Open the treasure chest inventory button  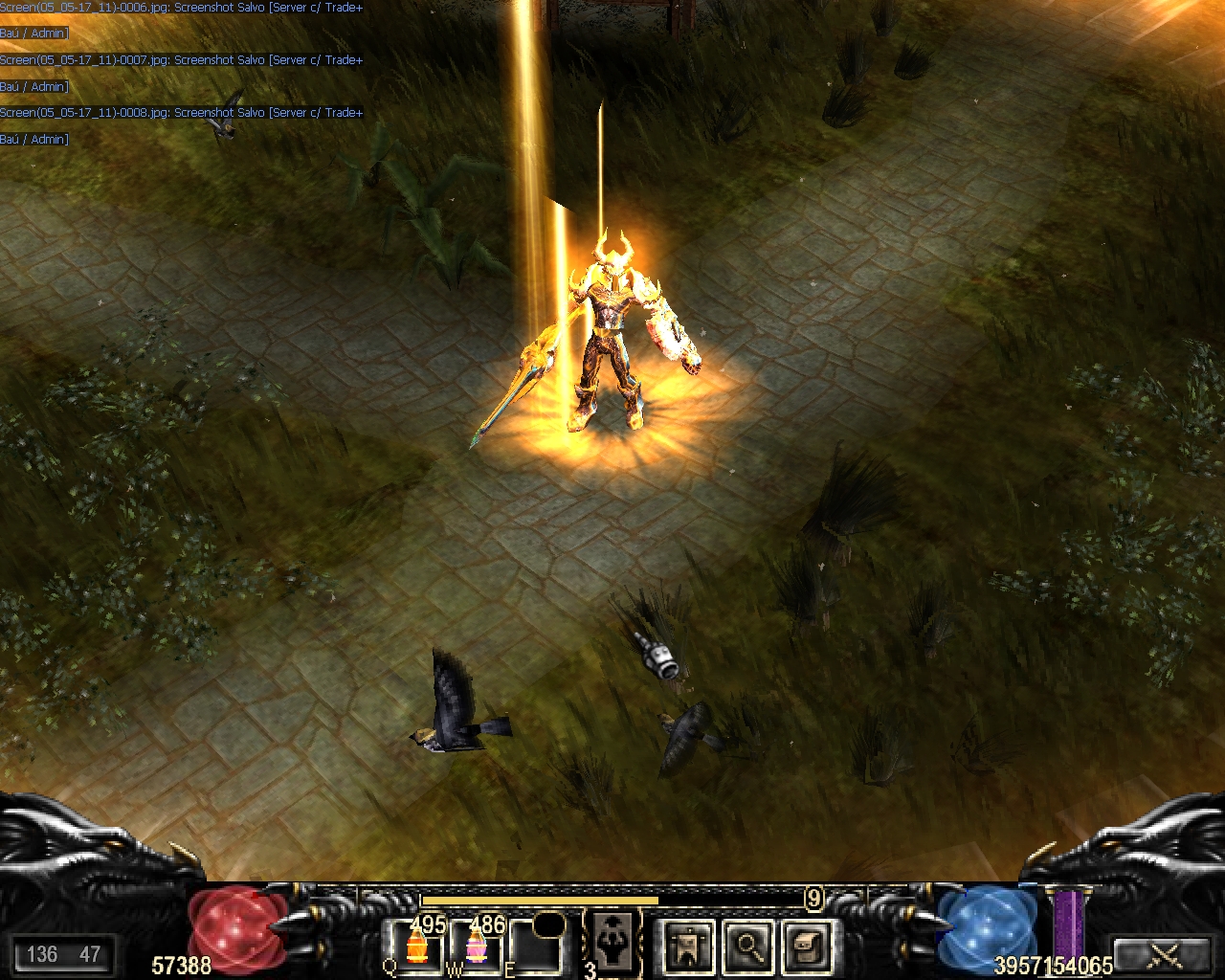(x=806, y=947)
